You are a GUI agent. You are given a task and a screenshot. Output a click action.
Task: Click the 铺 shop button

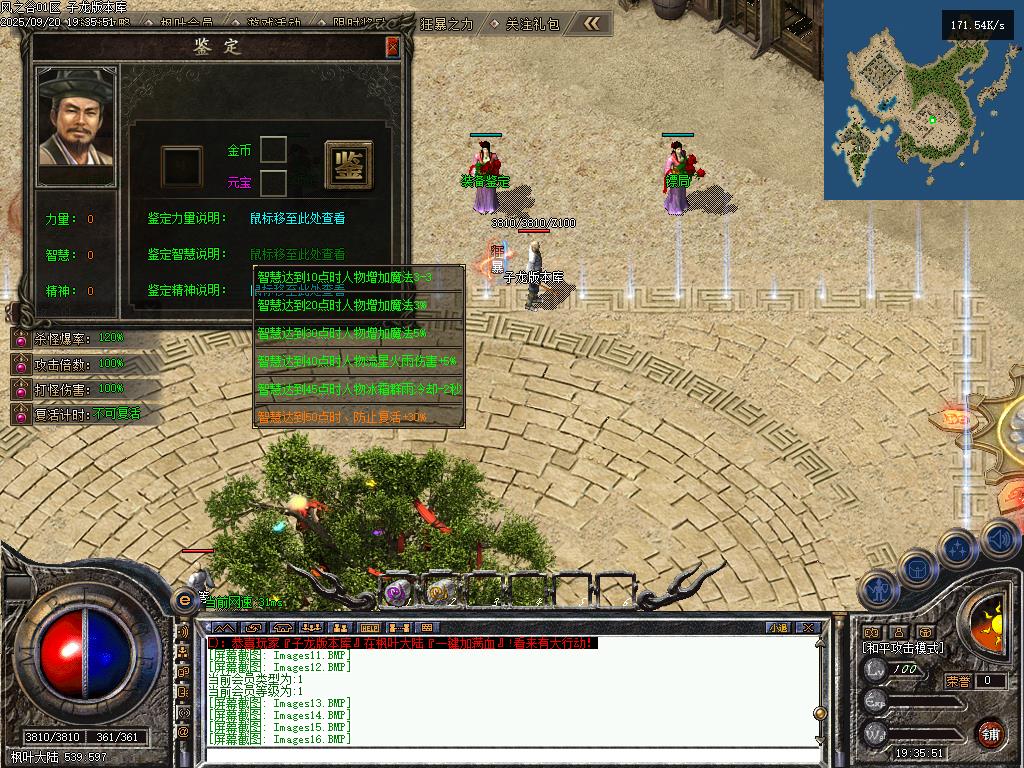click(x=991, y=732)
